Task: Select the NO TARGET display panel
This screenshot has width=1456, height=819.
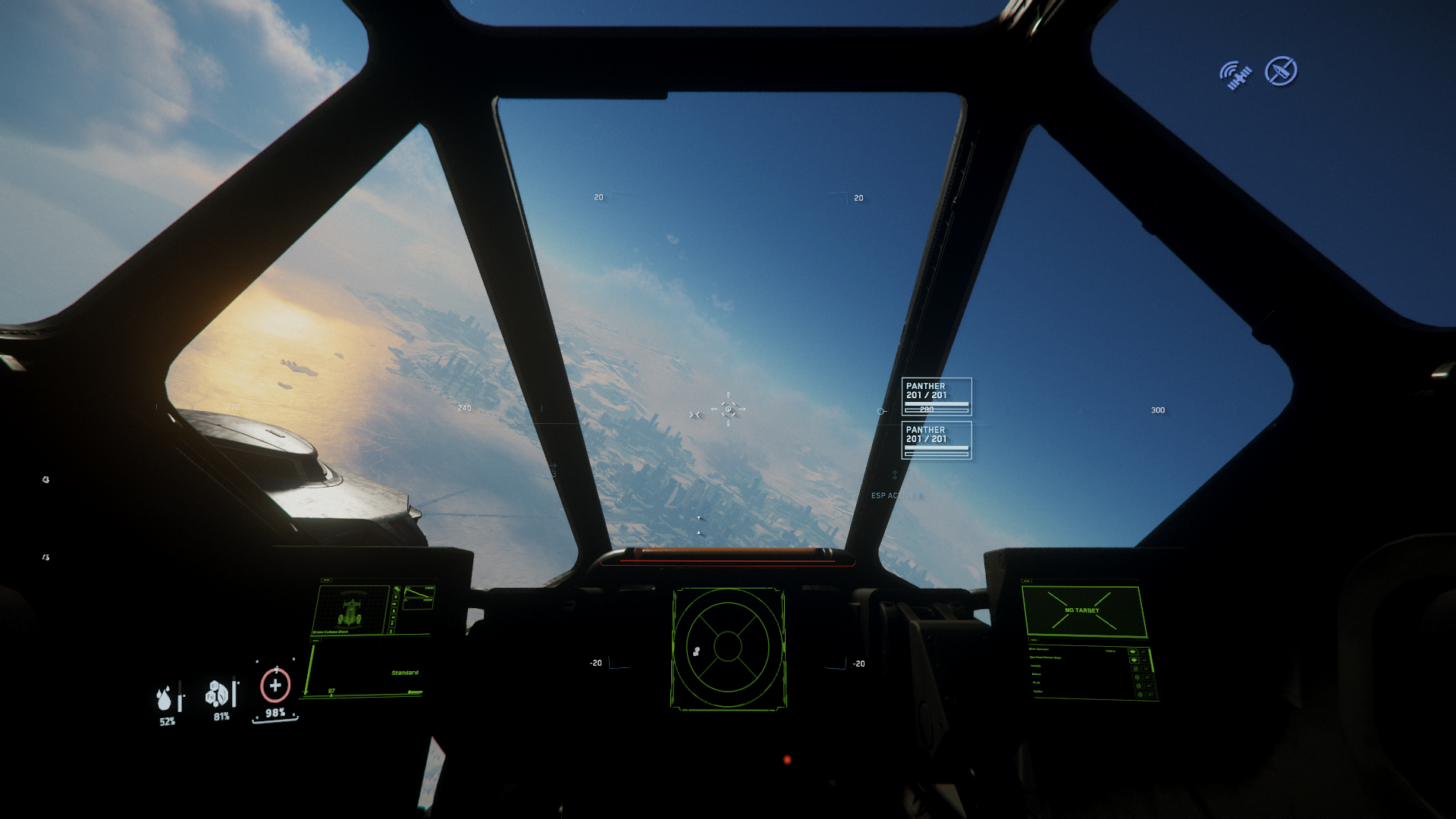Action: pyautogui.click(x=1082, y=610)
